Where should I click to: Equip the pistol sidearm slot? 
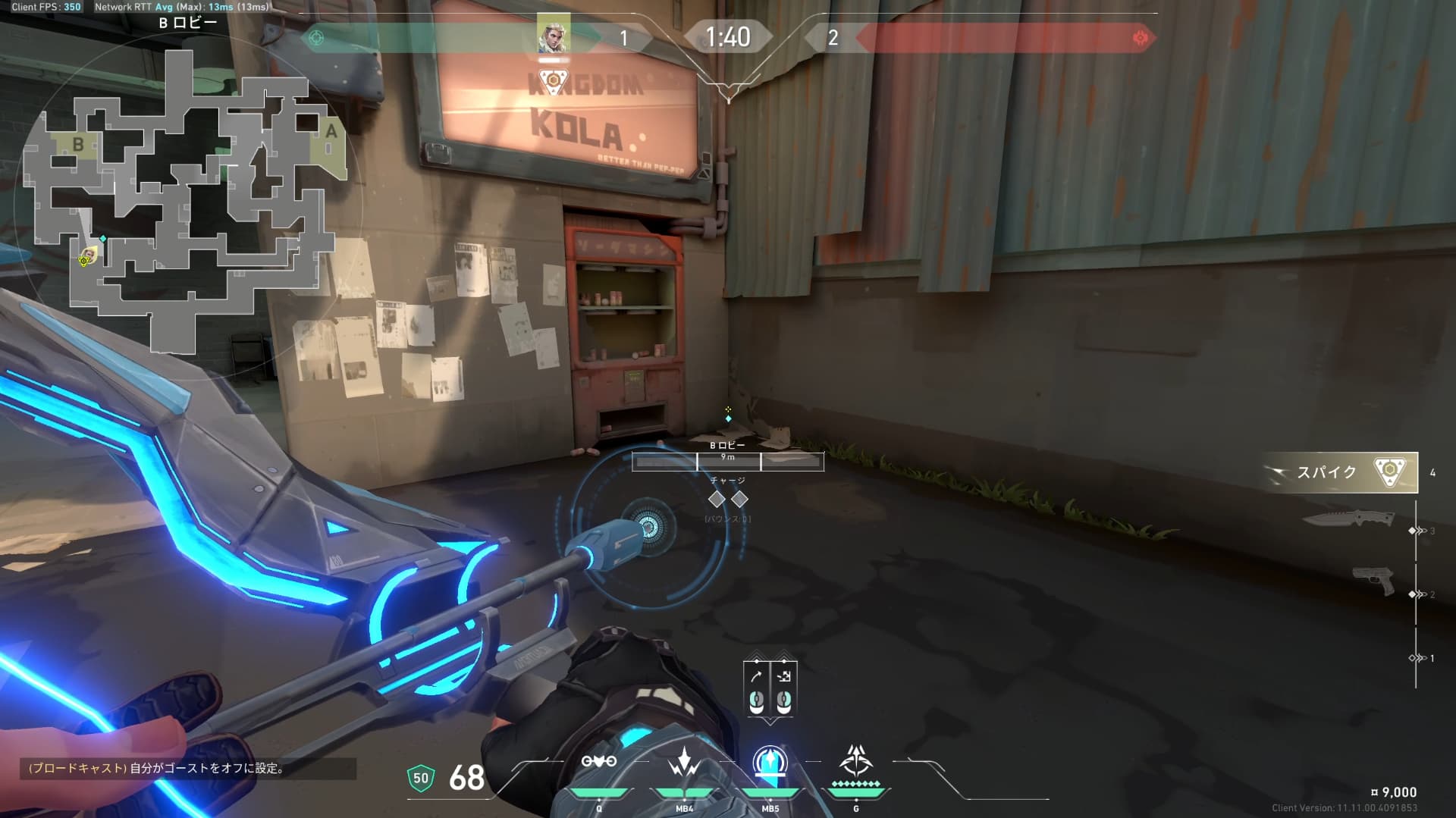(1373, 581)
